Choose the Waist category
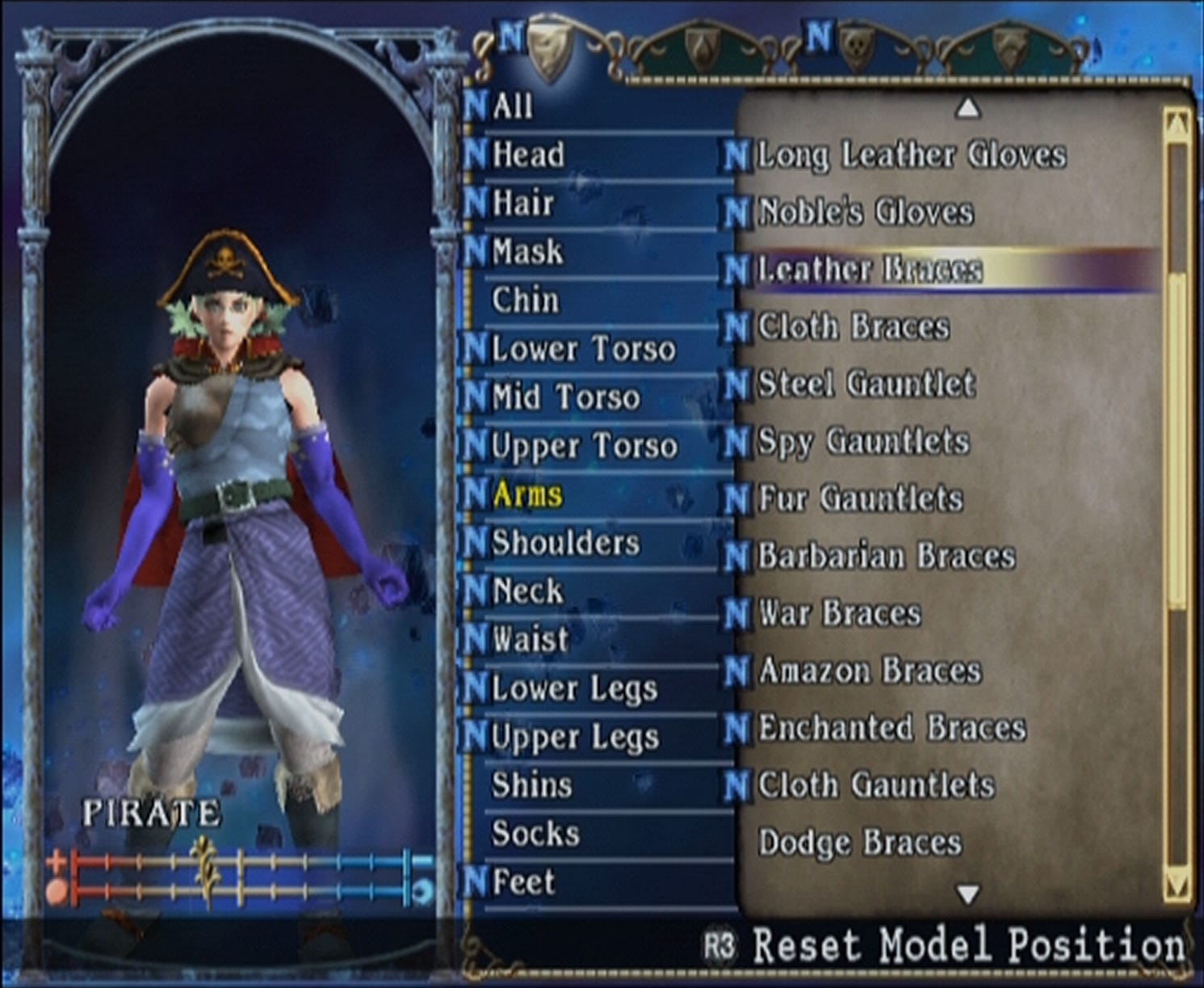The image size is (1204, 988). point(530,640)
